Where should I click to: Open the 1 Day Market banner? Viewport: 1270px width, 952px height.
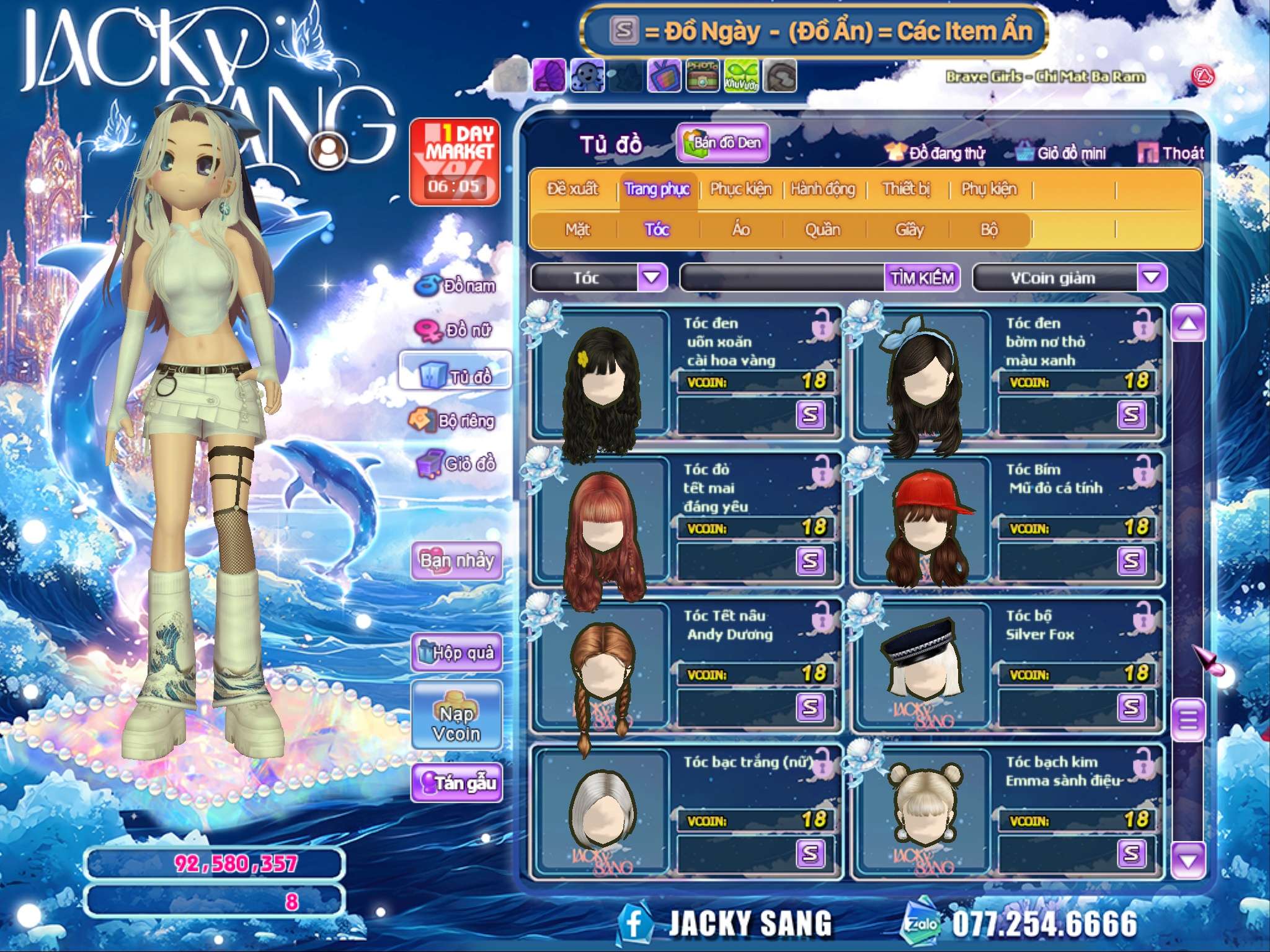[x=455, y=162]
